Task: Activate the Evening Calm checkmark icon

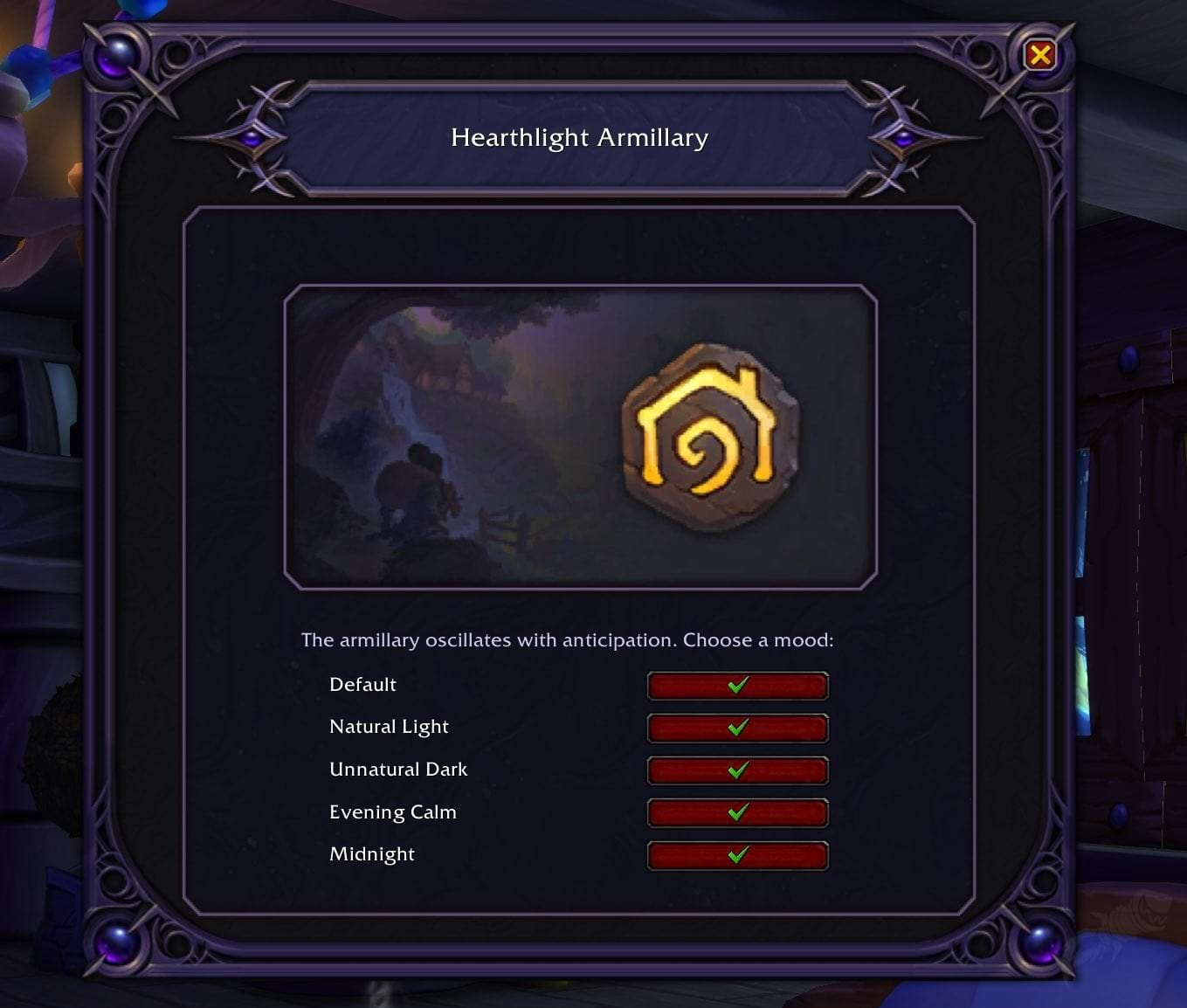Action: [x=736, y=813]
